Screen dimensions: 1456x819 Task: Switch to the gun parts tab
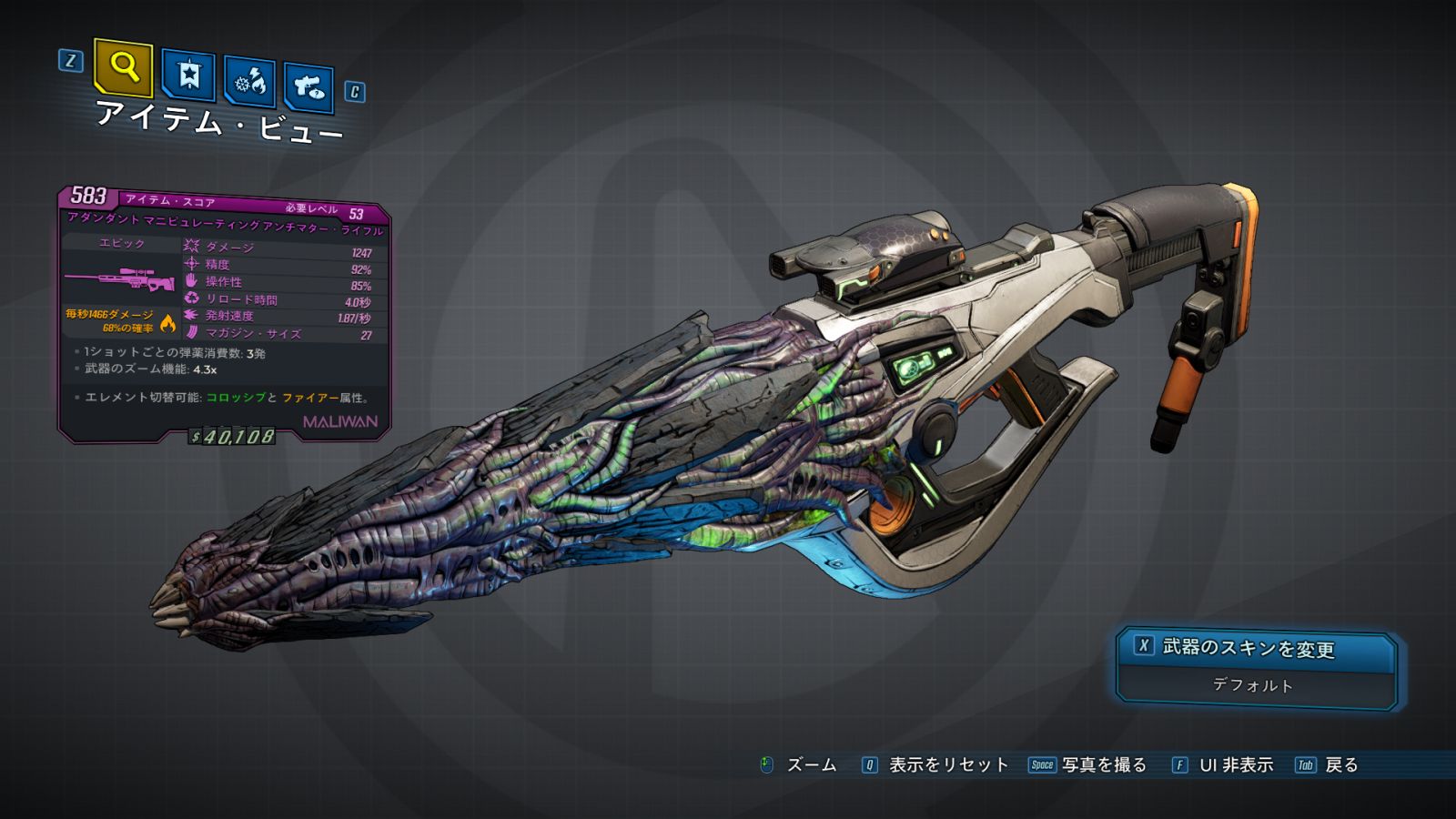[308, 87]
